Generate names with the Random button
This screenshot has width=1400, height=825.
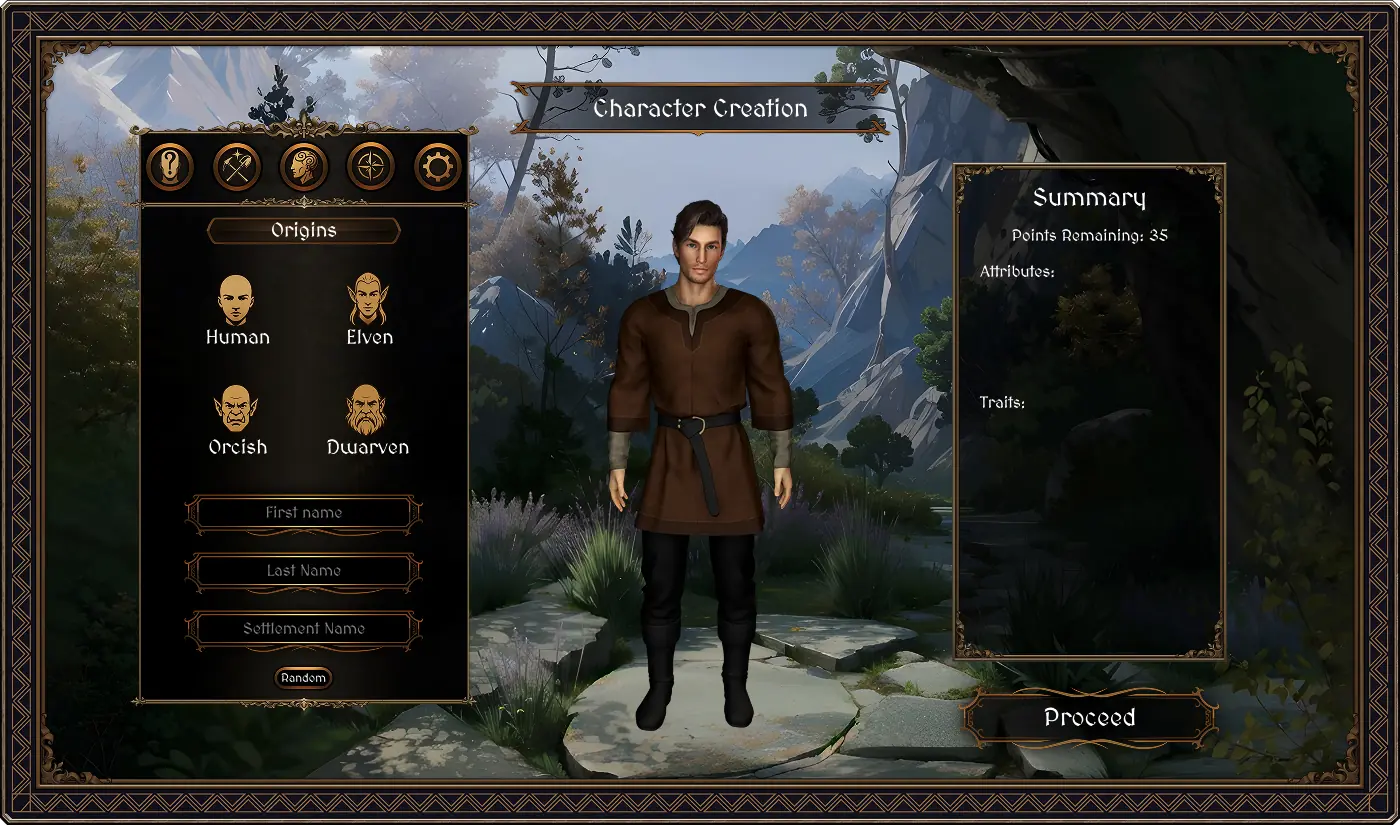(303, 678)
